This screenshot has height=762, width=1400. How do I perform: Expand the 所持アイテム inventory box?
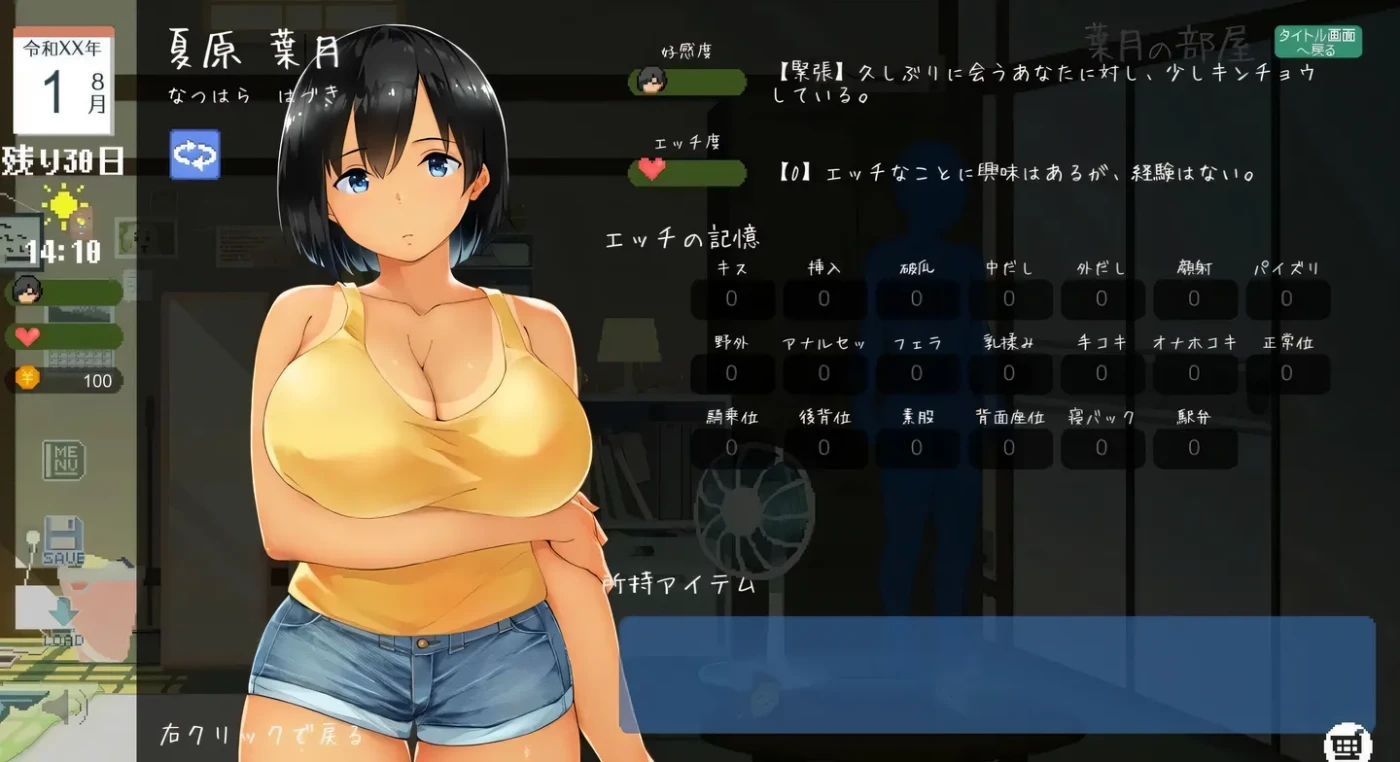[1000, 670]
